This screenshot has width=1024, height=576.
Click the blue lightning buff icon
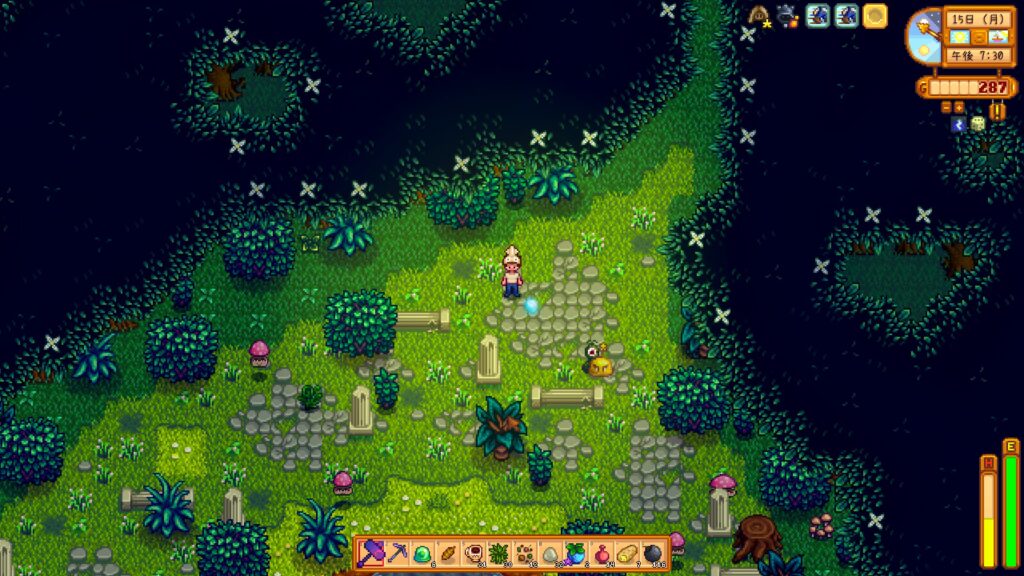[959, 124]
